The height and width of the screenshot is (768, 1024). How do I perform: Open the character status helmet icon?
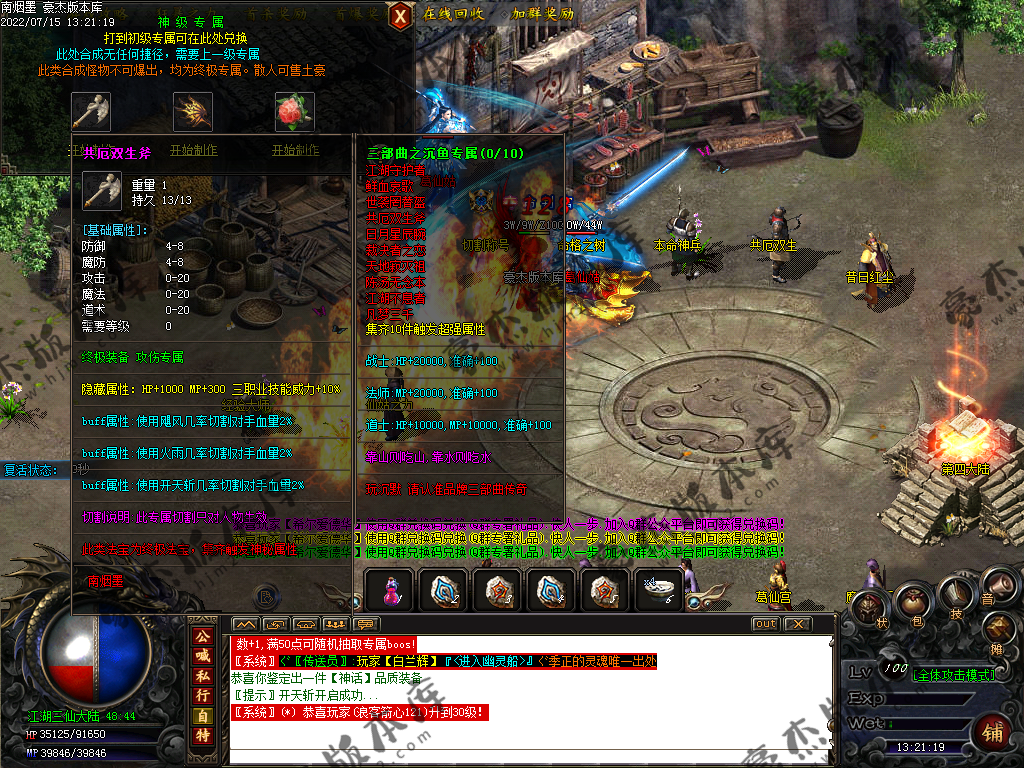tap(867, 606)
